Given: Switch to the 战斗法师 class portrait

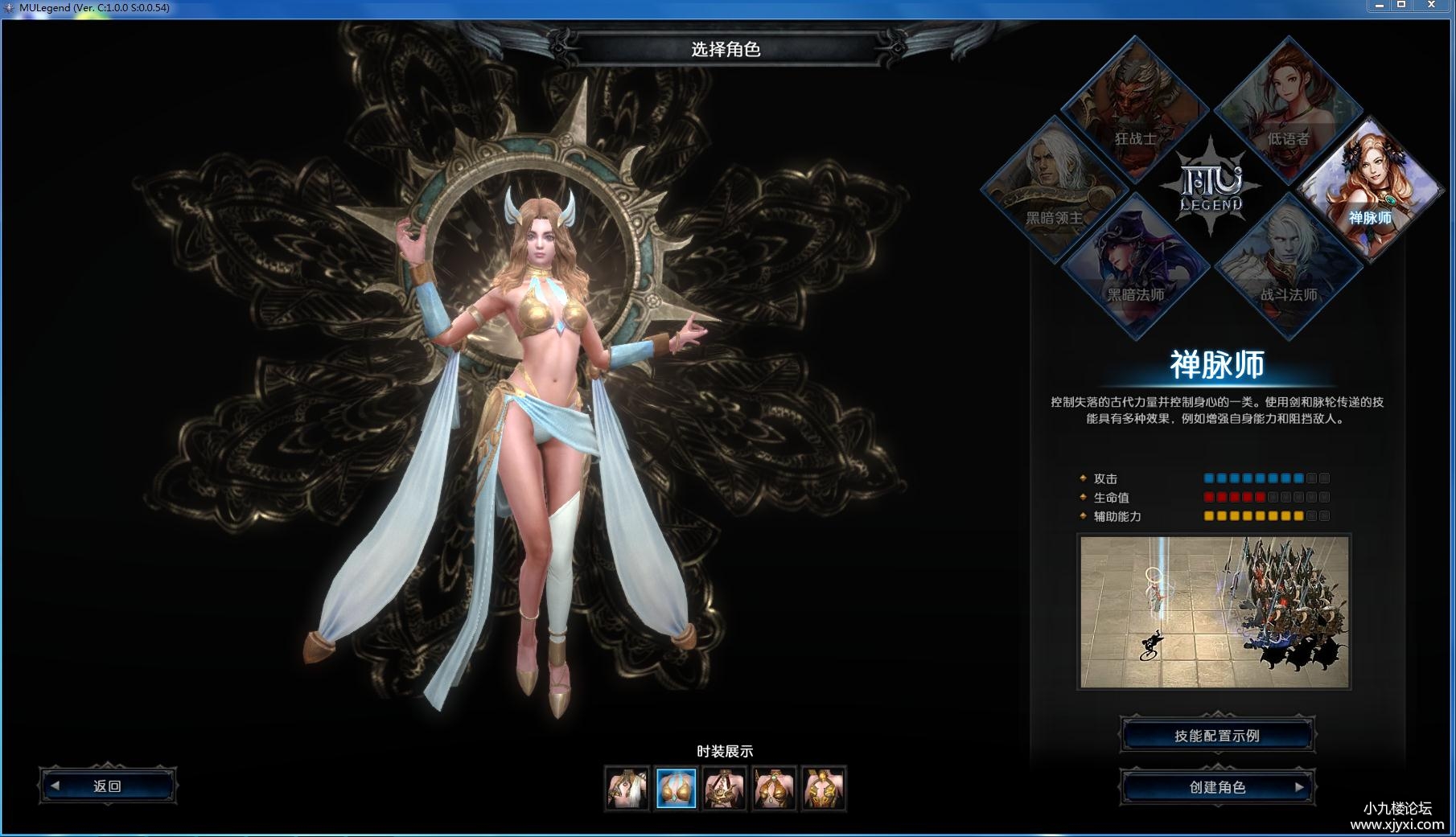Looking at the screenshot, I should coord(1288,267).
